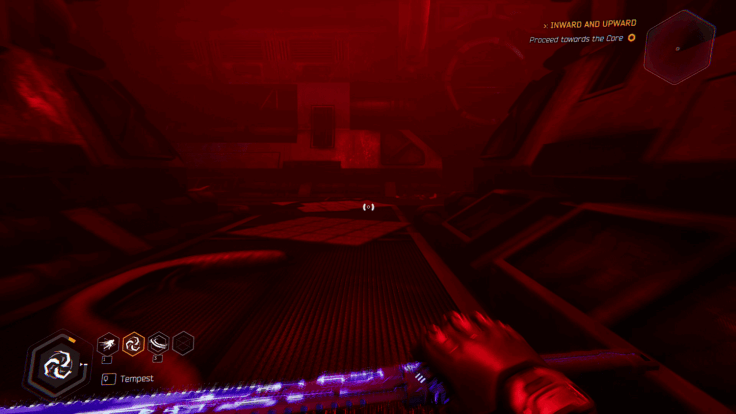The width and height of the screenshot is (736, 414).
Task: Activate the large Tempest ability emblem
Action: coord(57,362)
